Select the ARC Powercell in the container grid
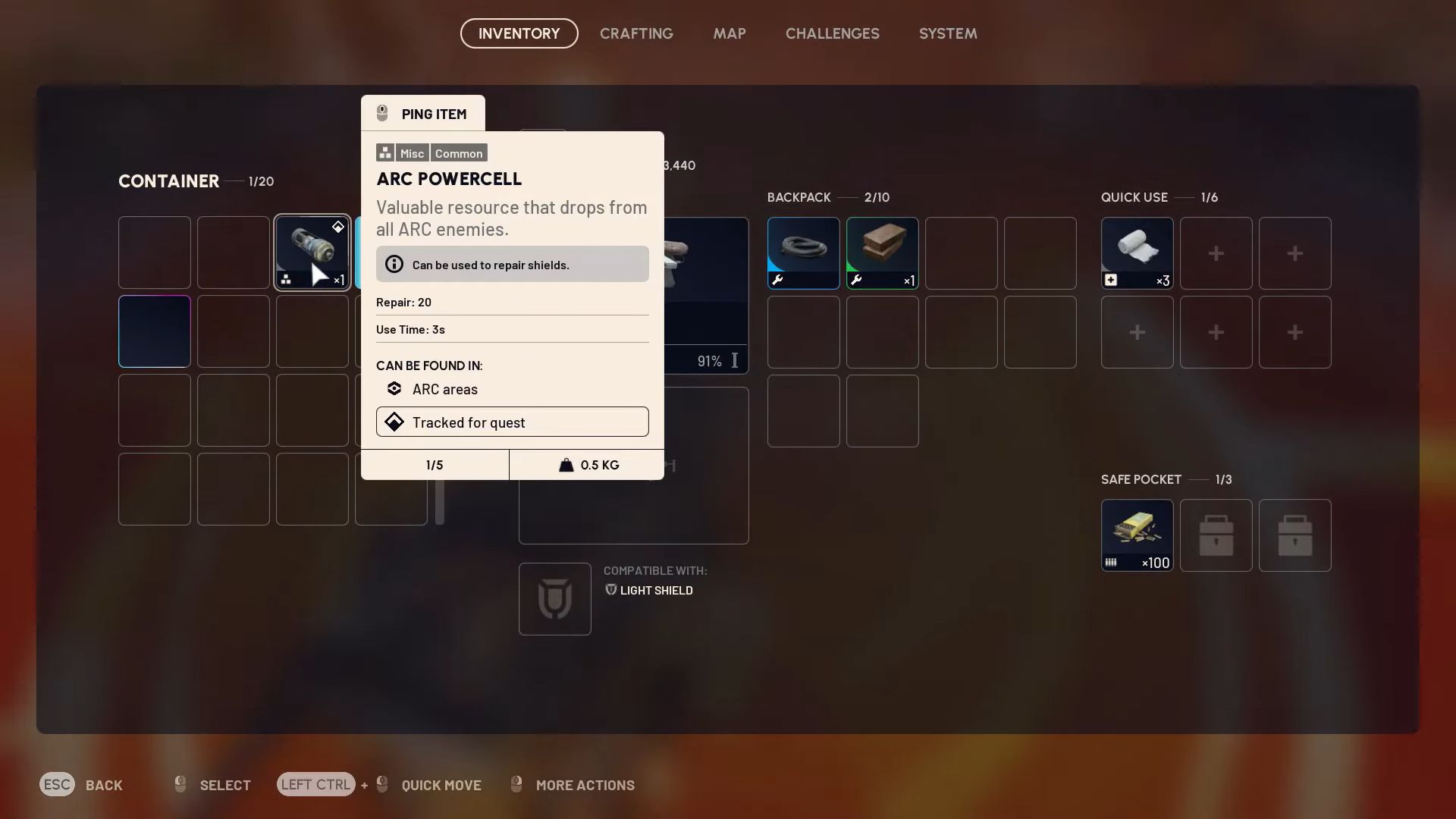The width and height of the screenshot is (1456, 819). 312,253
